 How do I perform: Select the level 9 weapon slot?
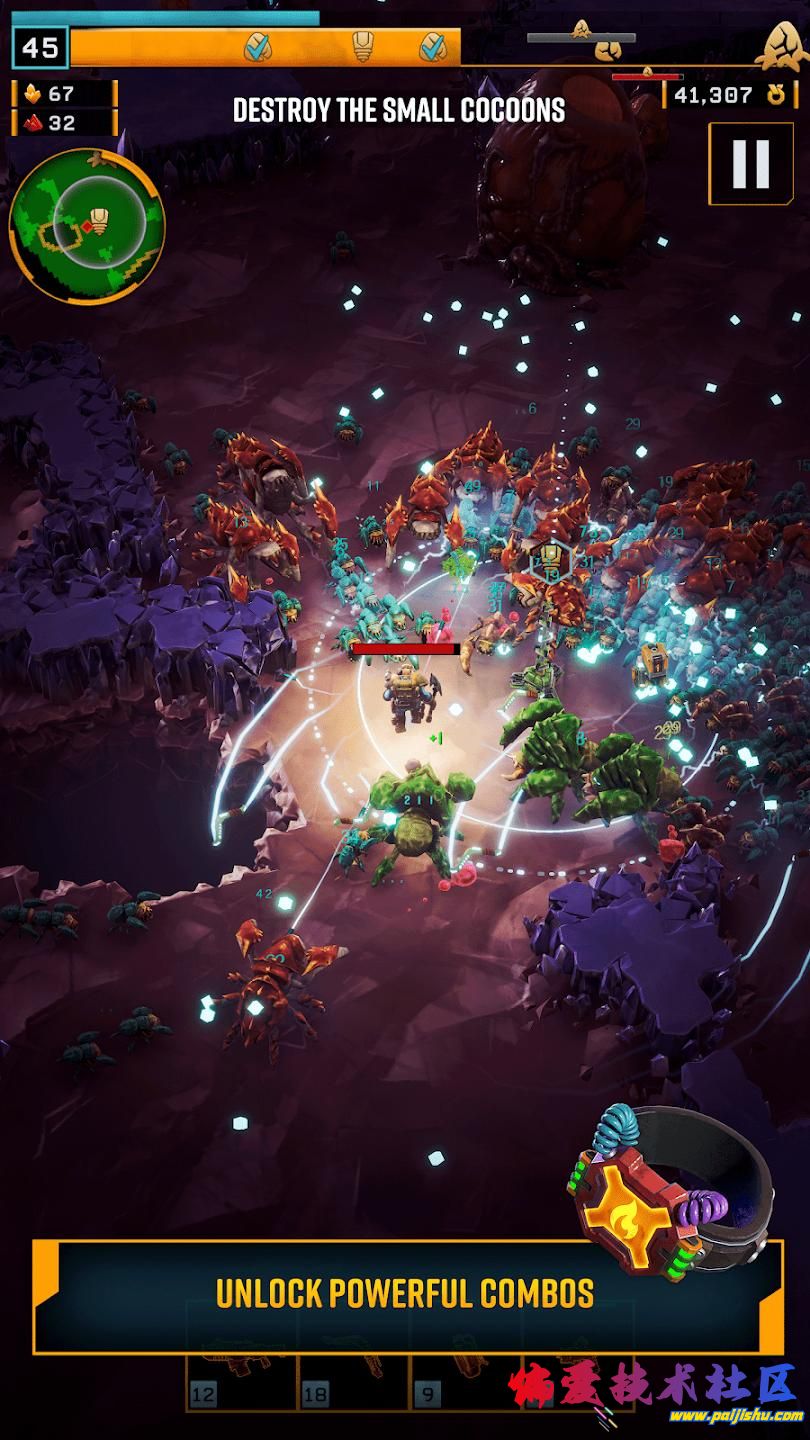(467, 1385)
